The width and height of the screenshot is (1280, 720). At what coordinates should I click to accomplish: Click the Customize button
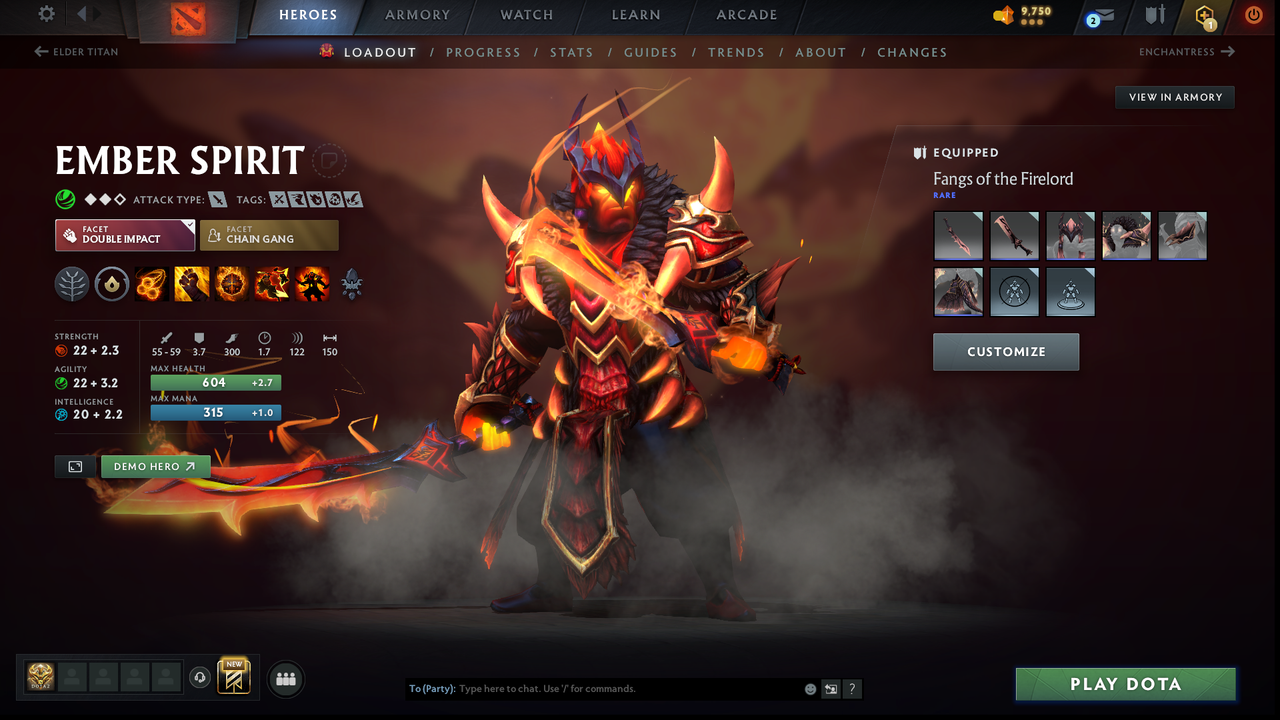1006,351
